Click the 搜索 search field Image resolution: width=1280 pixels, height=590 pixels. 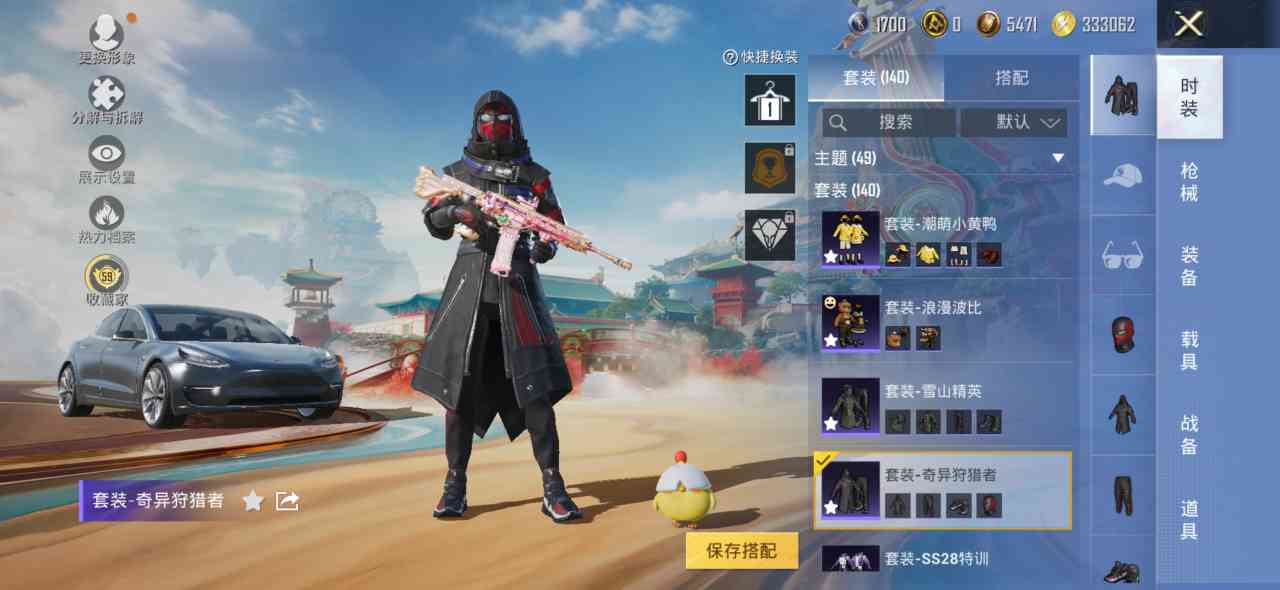pyautogui.click(x=888, y=122)
